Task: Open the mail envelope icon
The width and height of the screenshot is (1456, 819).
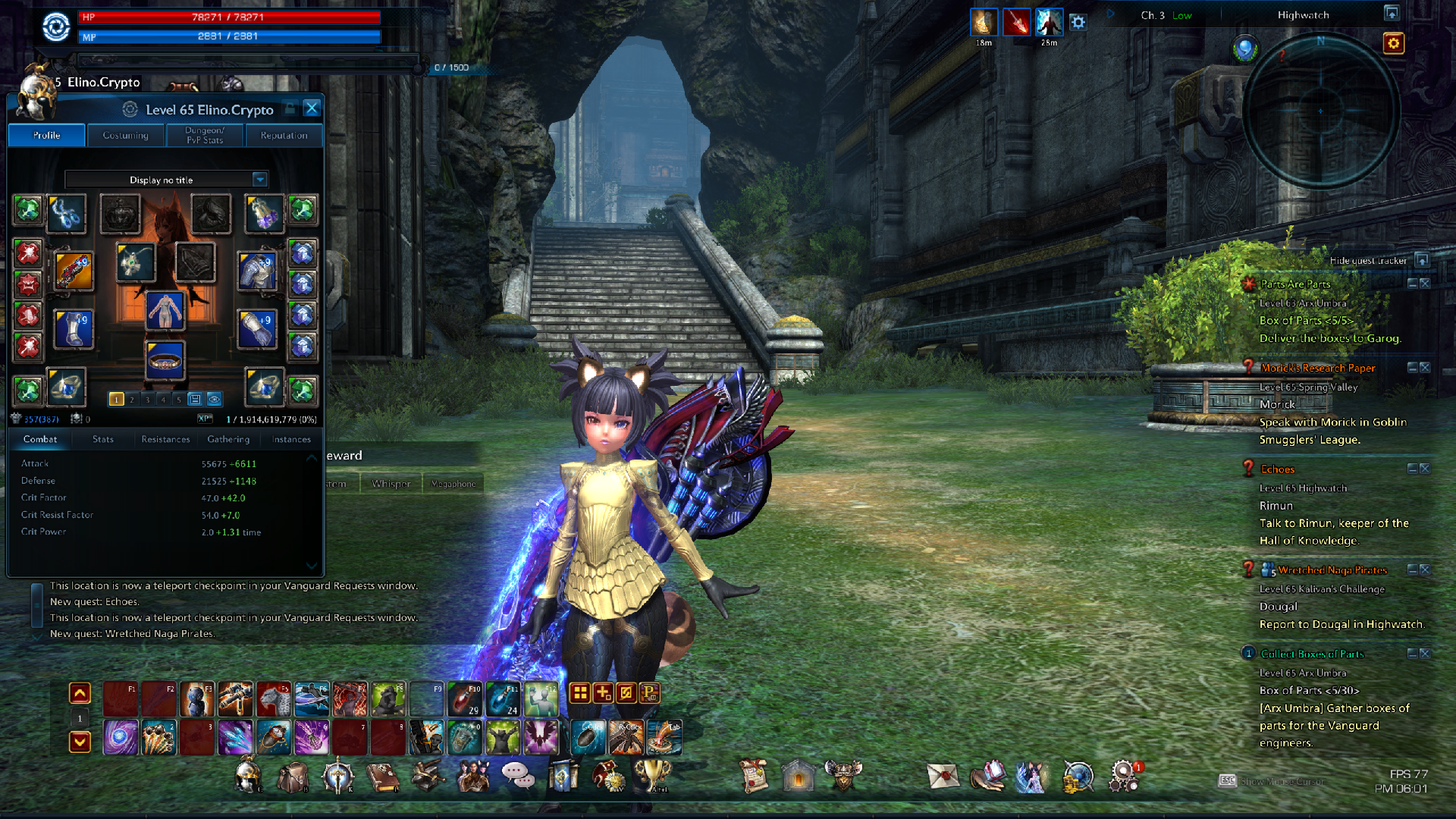Action: [x=943, y=777]
